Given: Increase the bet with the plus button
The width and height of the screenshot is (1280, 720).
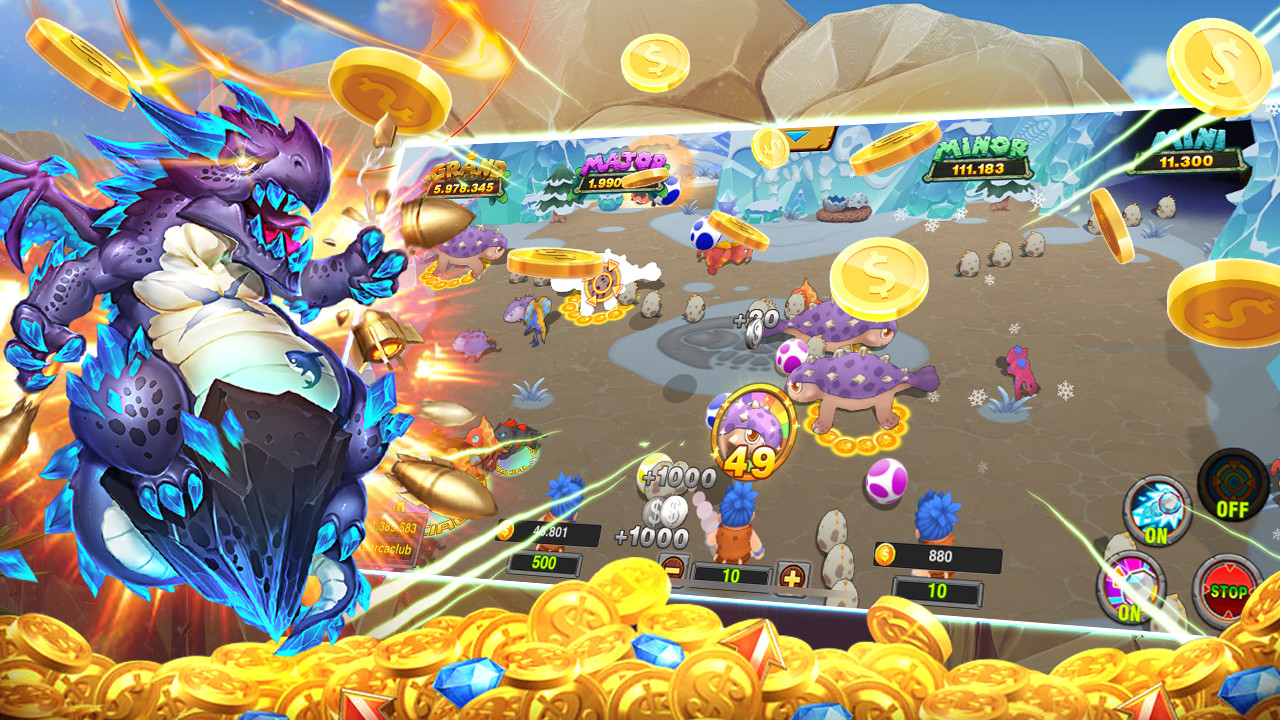Looking at the screenshot, I should pyautogui.click(x=792, y=577).
